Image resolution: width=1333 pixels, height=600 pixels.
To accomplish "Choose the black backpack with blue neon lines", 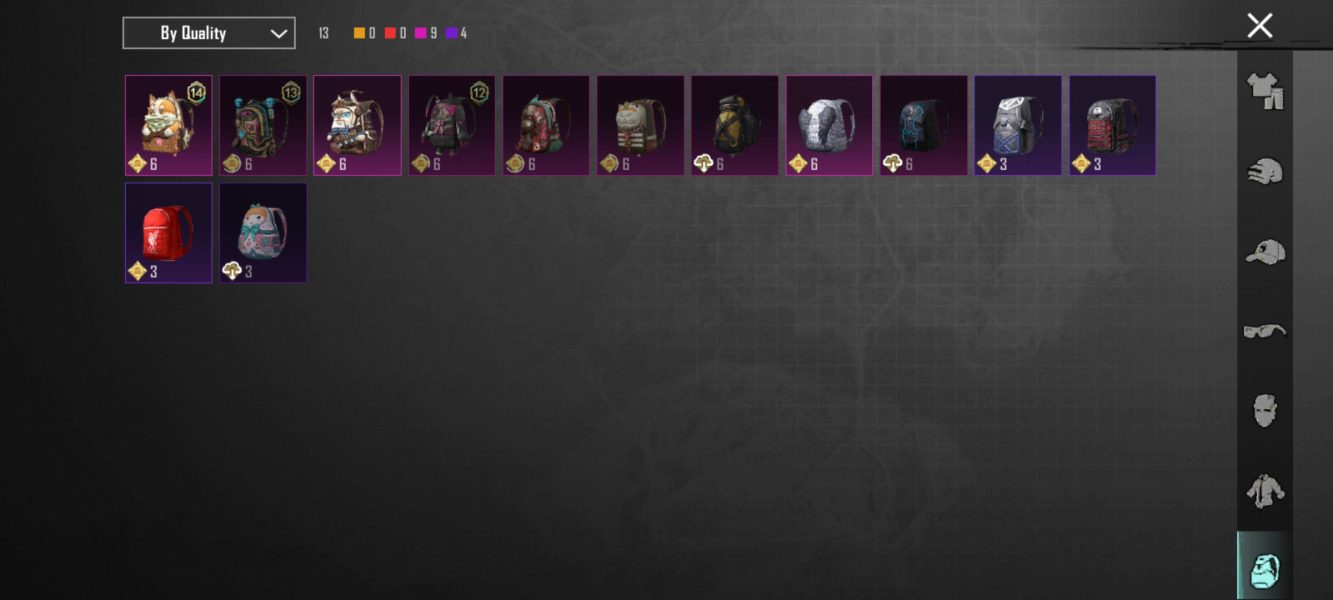I will (923, 125).
